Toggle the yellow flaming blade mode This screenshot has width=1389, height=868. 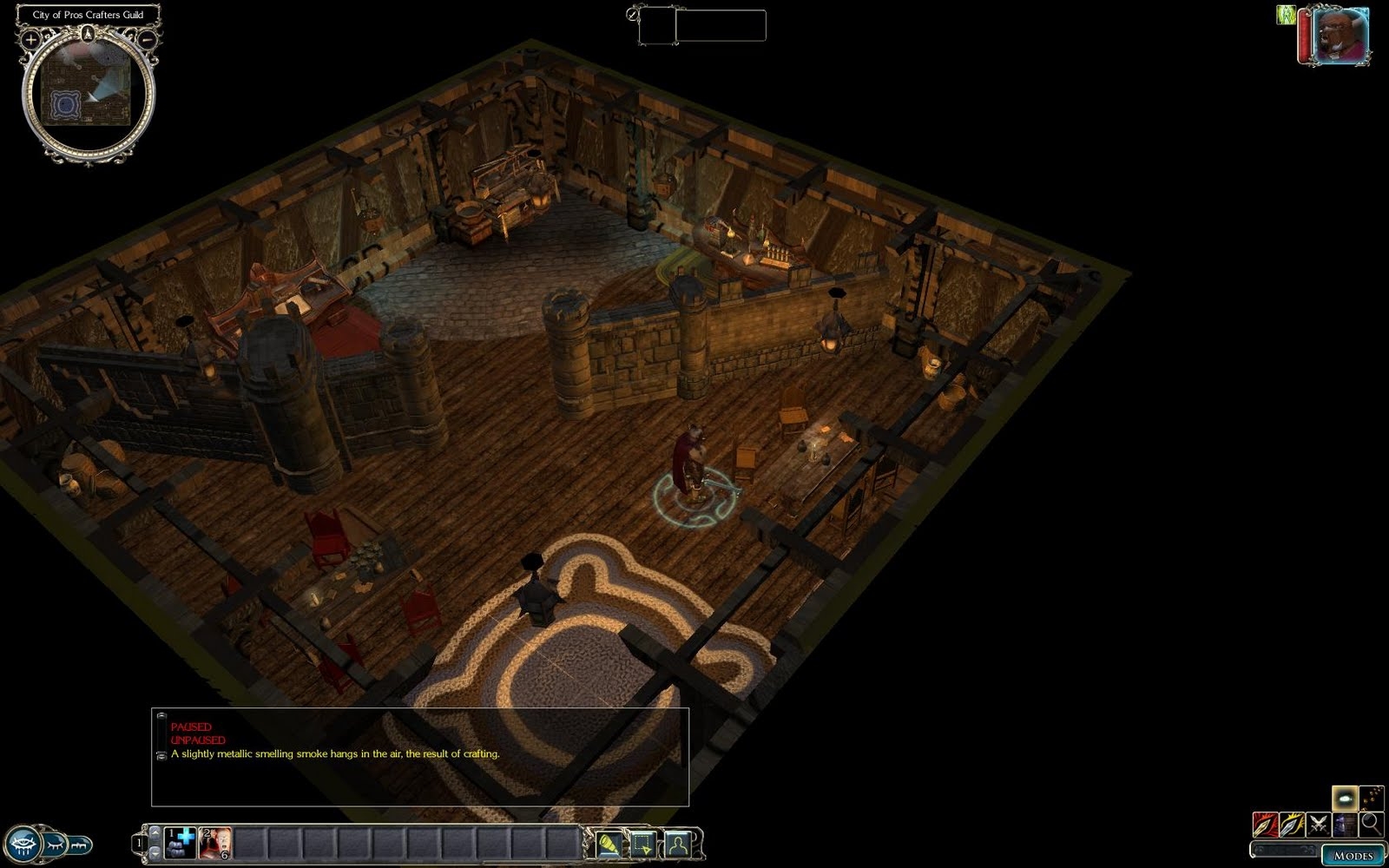tap(1292, 824)
